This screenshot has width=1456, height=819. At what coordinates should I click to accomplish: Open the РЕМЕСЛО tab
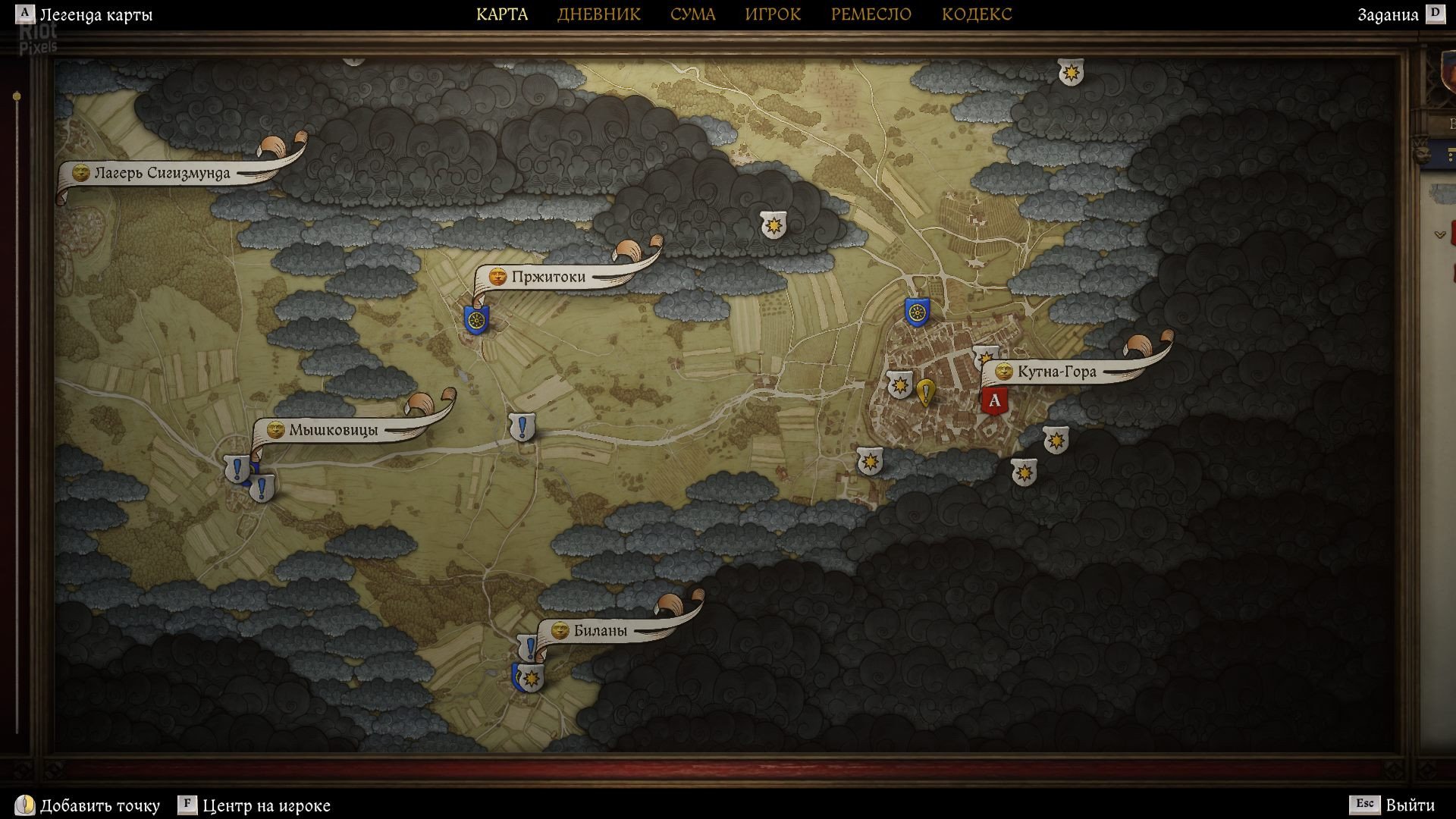point(871,14)
